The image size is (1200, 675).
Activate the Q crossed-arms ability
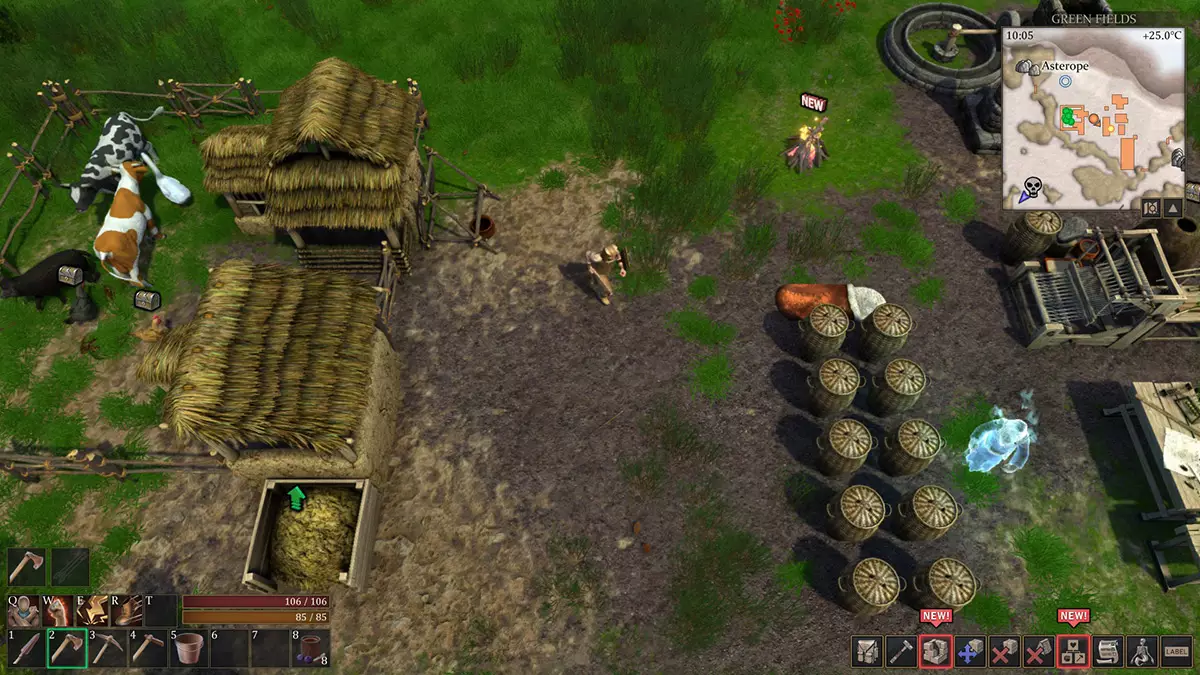click(x=25, y=610)
